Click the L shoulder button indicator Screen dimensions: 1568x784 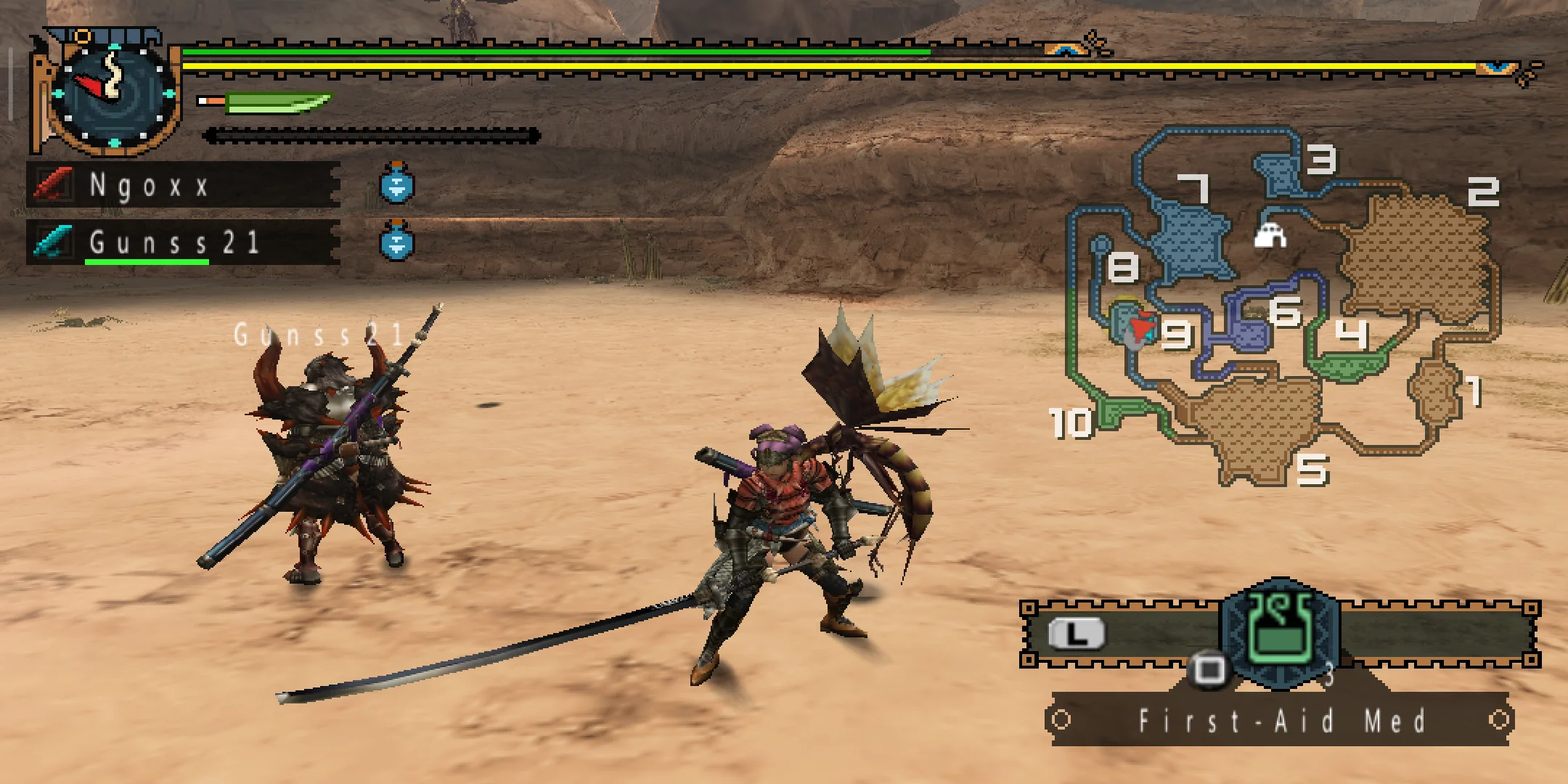click(x=1077, y=632)
